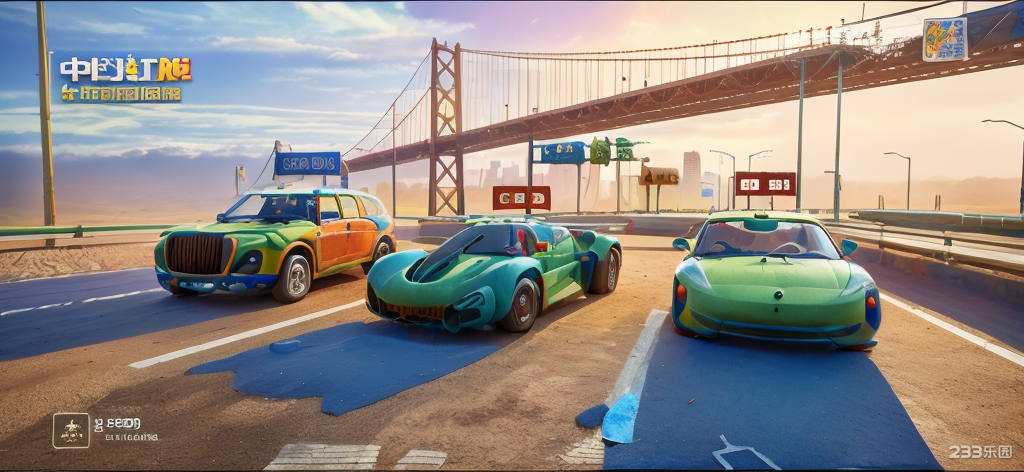
Task: Click the square gold emblem icon
Action: click(71, 430)
